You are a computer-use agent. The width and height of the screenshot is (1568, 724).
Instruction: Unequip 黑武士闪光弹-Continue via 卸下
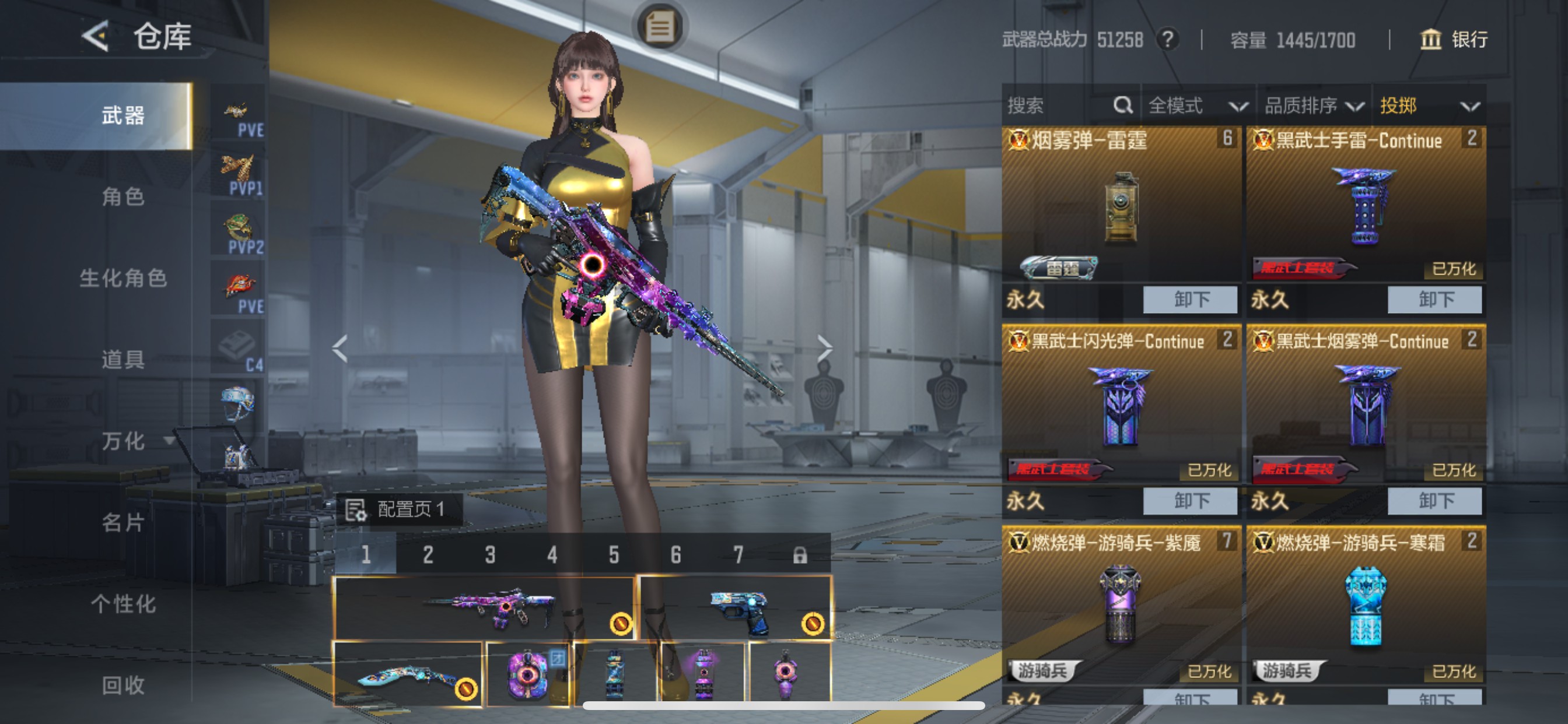coord(1189,501)
